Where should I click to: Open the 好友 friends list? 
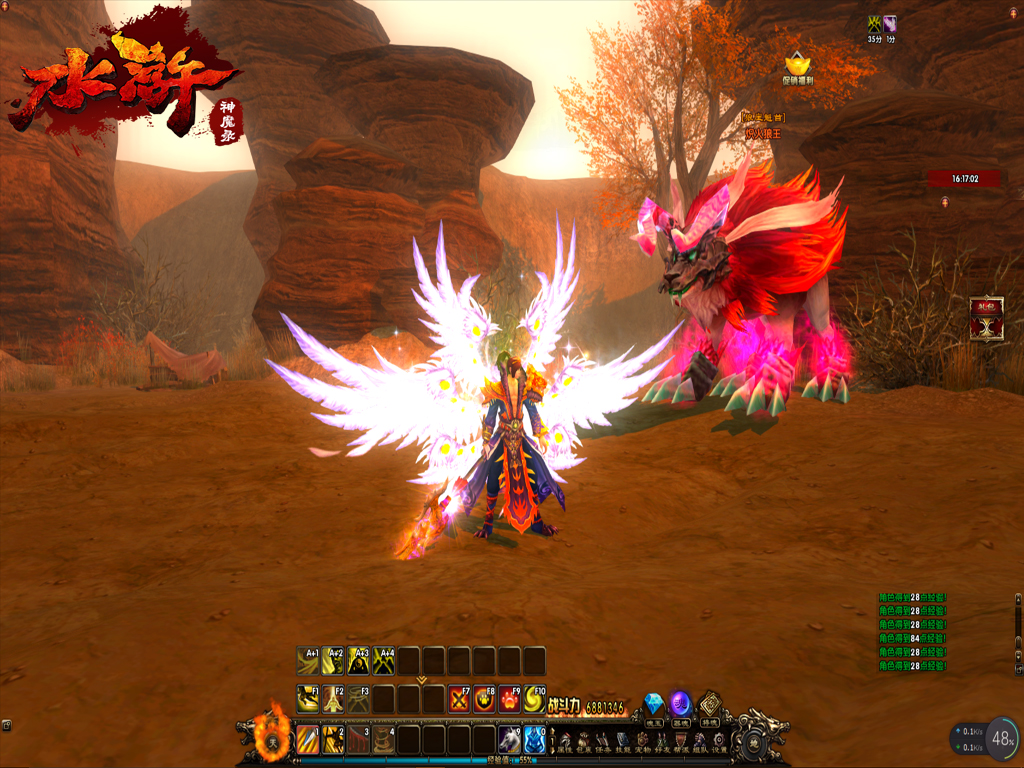pyautogui.click(x=661, y=741)
